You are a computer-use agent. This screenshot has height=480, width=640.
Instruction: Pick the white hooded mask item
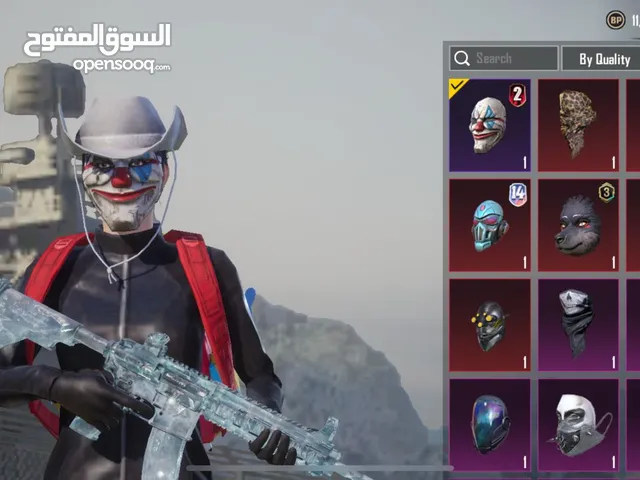click(578, 424)
